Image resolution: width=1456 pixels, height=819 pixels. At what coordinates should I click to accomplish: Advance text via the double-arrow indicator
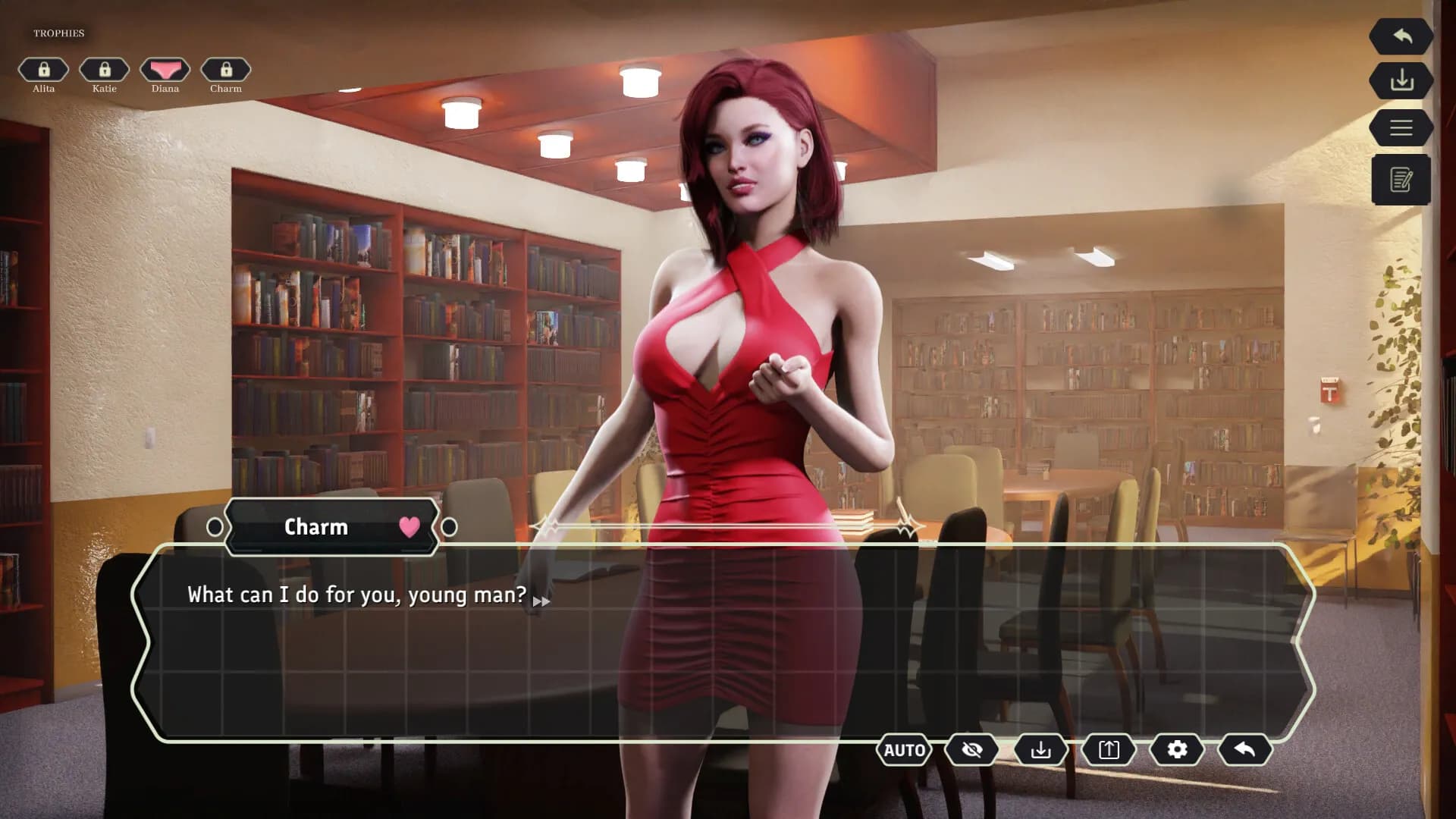tap(543, 600)
